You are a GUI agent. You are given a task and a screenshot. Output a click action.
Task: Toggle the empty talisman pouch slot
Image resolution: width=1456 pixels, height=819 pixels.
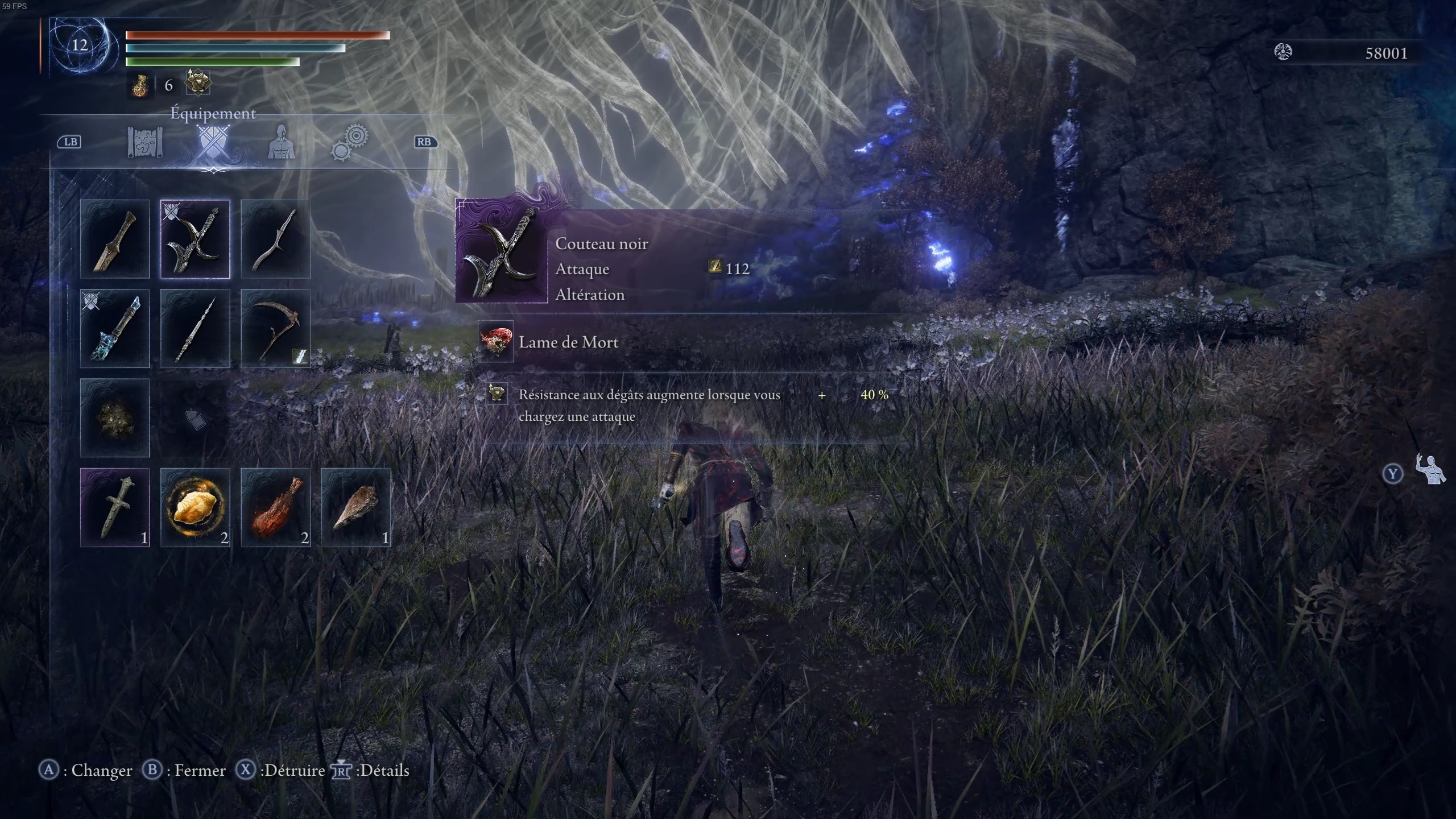point(195,419)
